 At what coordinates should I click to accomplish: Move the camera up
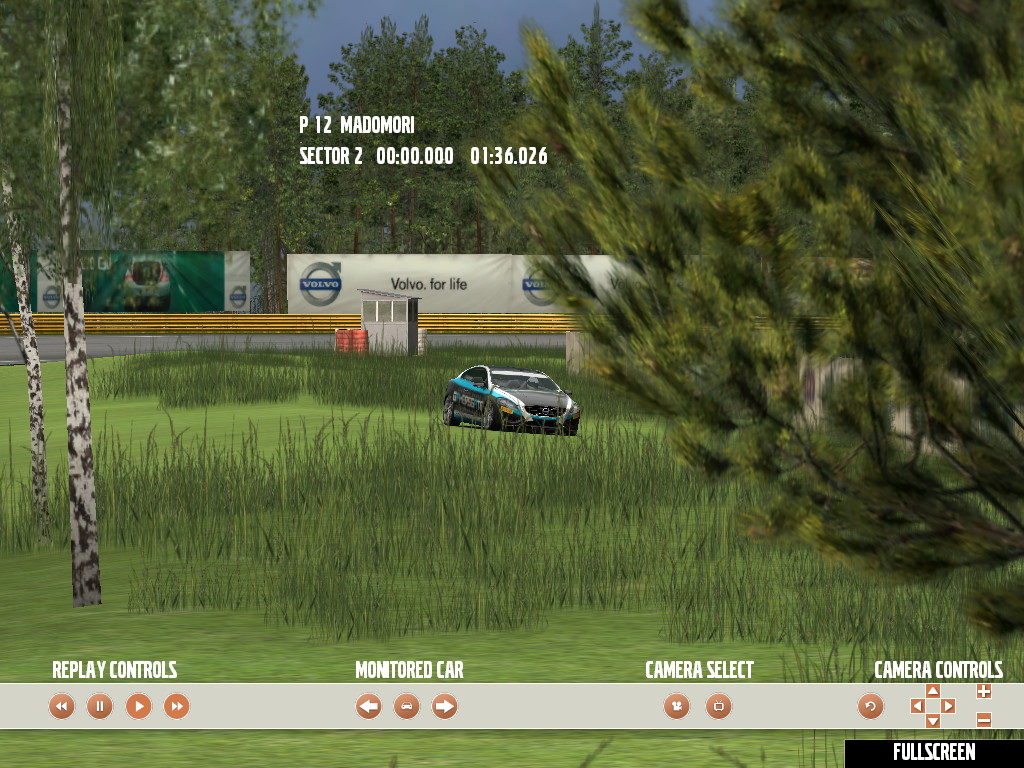pos(933,691)
